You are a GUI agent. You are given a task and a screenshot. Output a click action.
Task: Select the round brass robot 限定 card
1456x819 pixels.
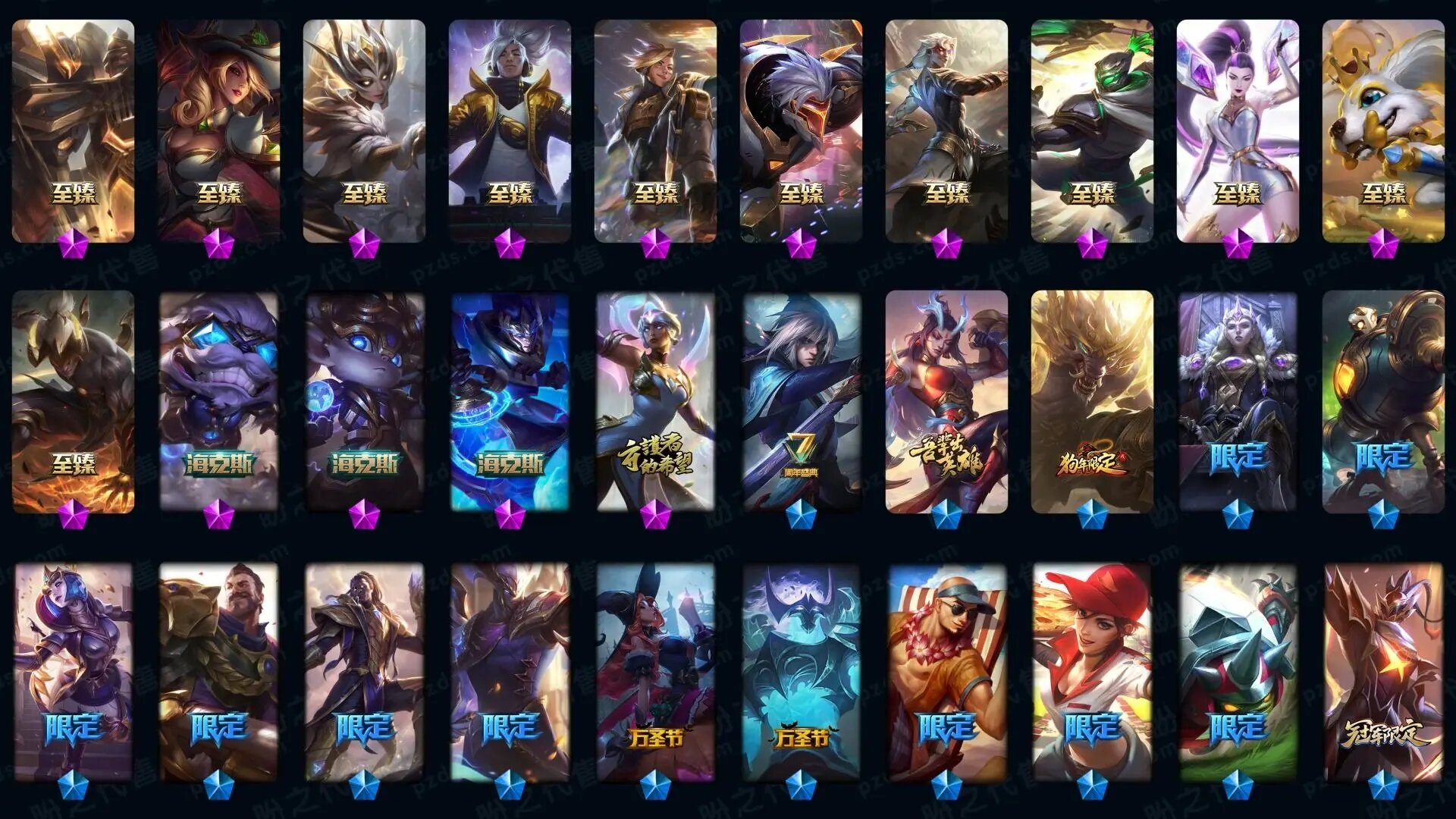[x=1383, y=402]
